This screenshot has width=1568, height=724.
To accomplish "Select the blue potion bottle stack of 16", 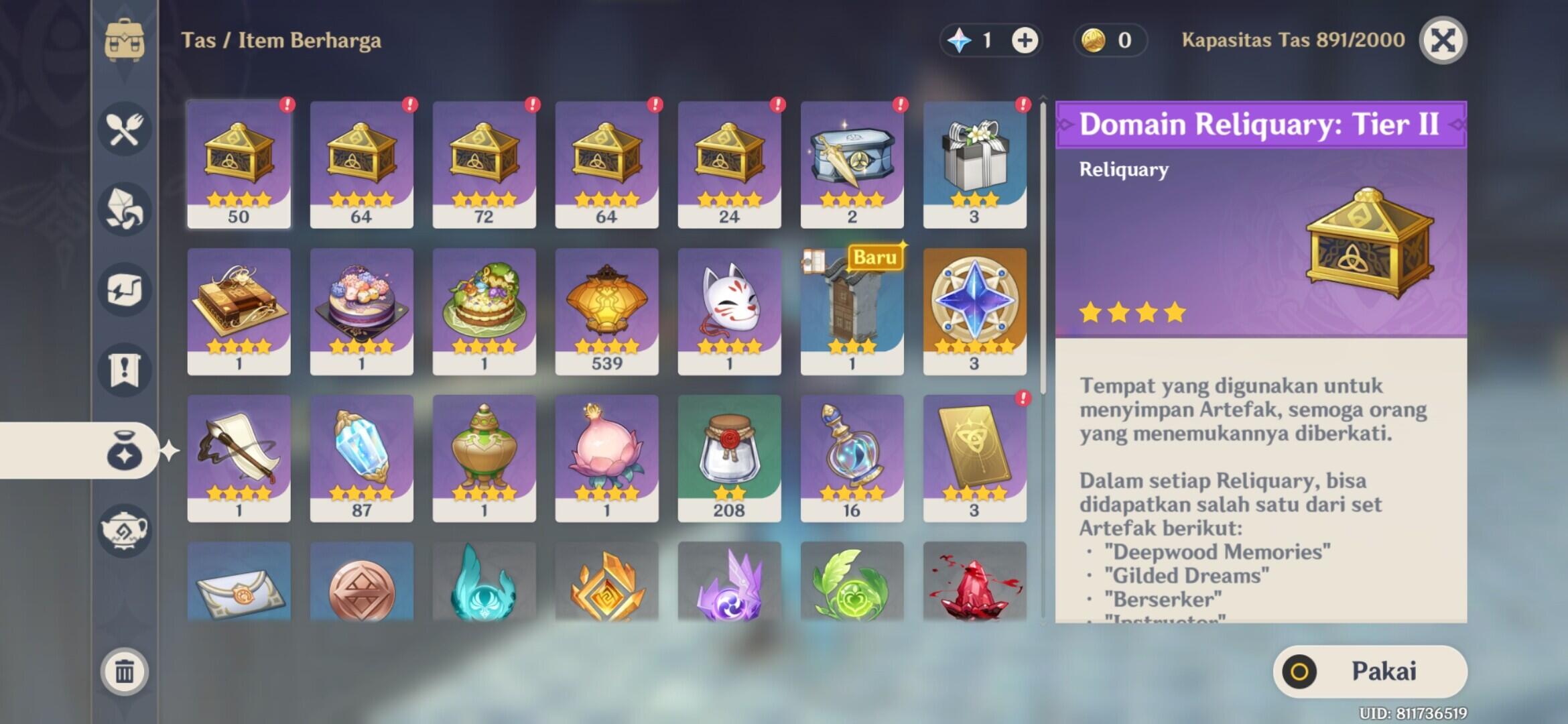I will point(852,458).
